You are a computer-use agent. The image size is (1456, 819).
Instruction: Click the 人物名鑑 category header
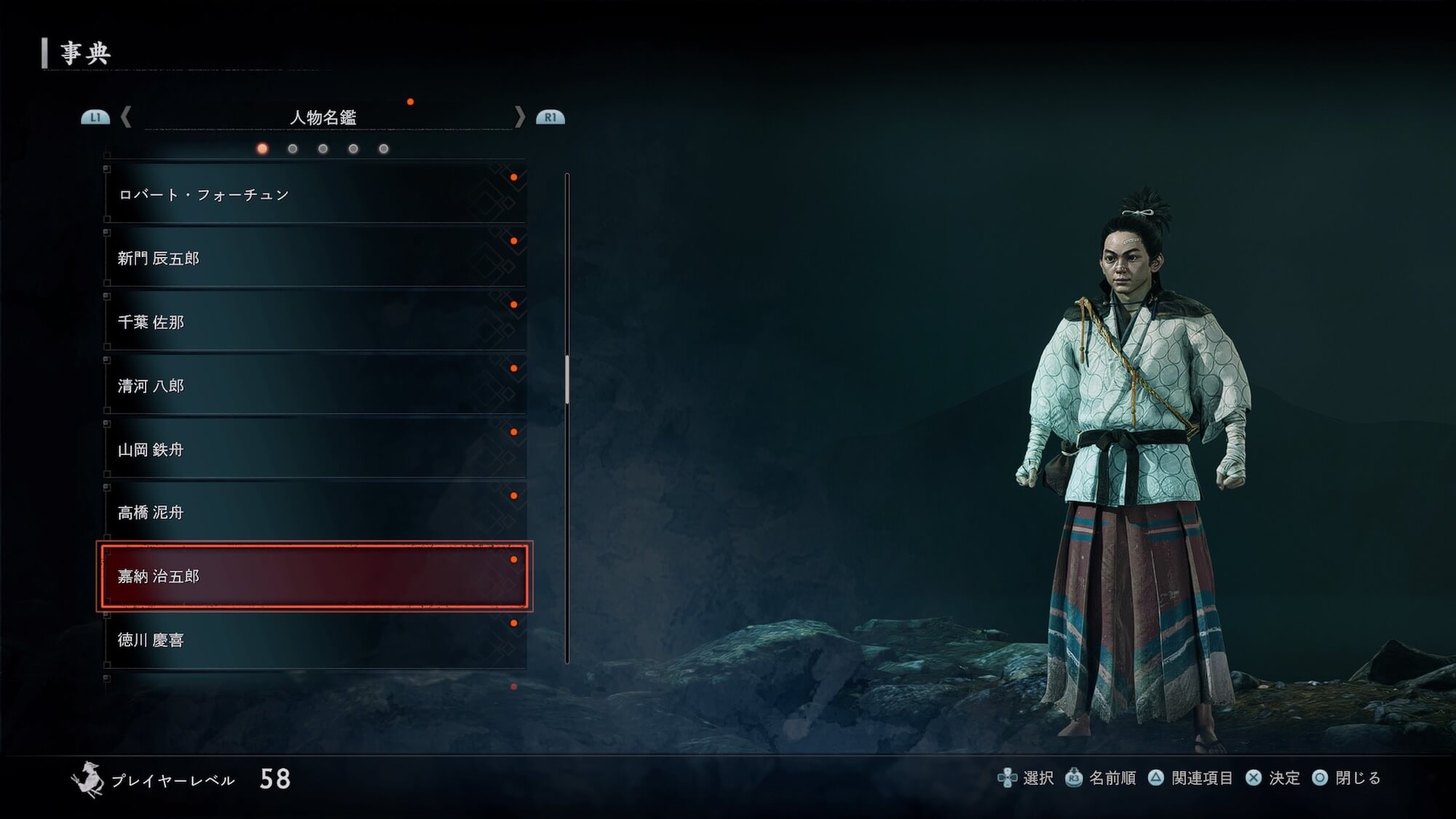[323, 117]
